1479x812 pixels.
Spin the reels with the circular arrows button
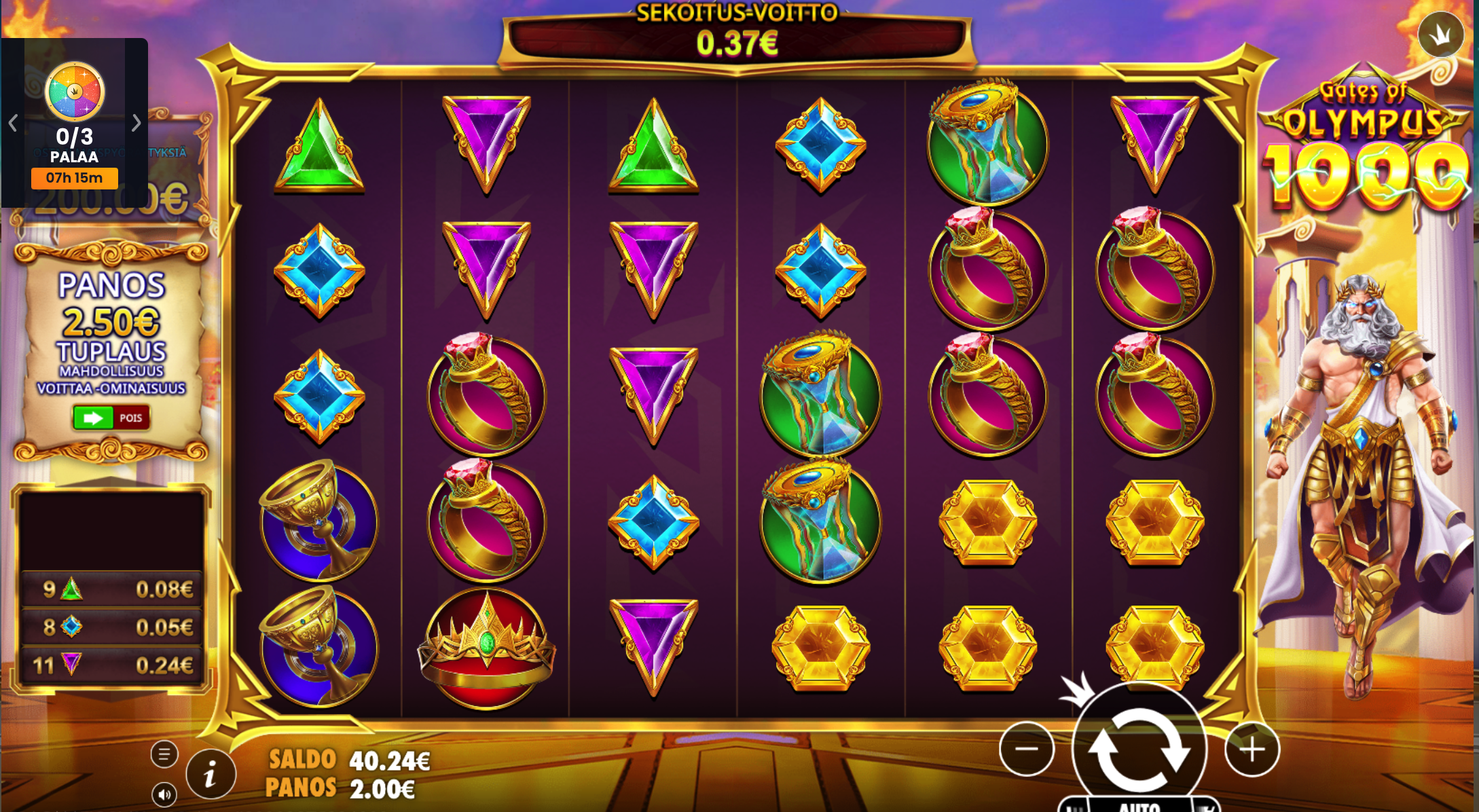point(1139,749)
